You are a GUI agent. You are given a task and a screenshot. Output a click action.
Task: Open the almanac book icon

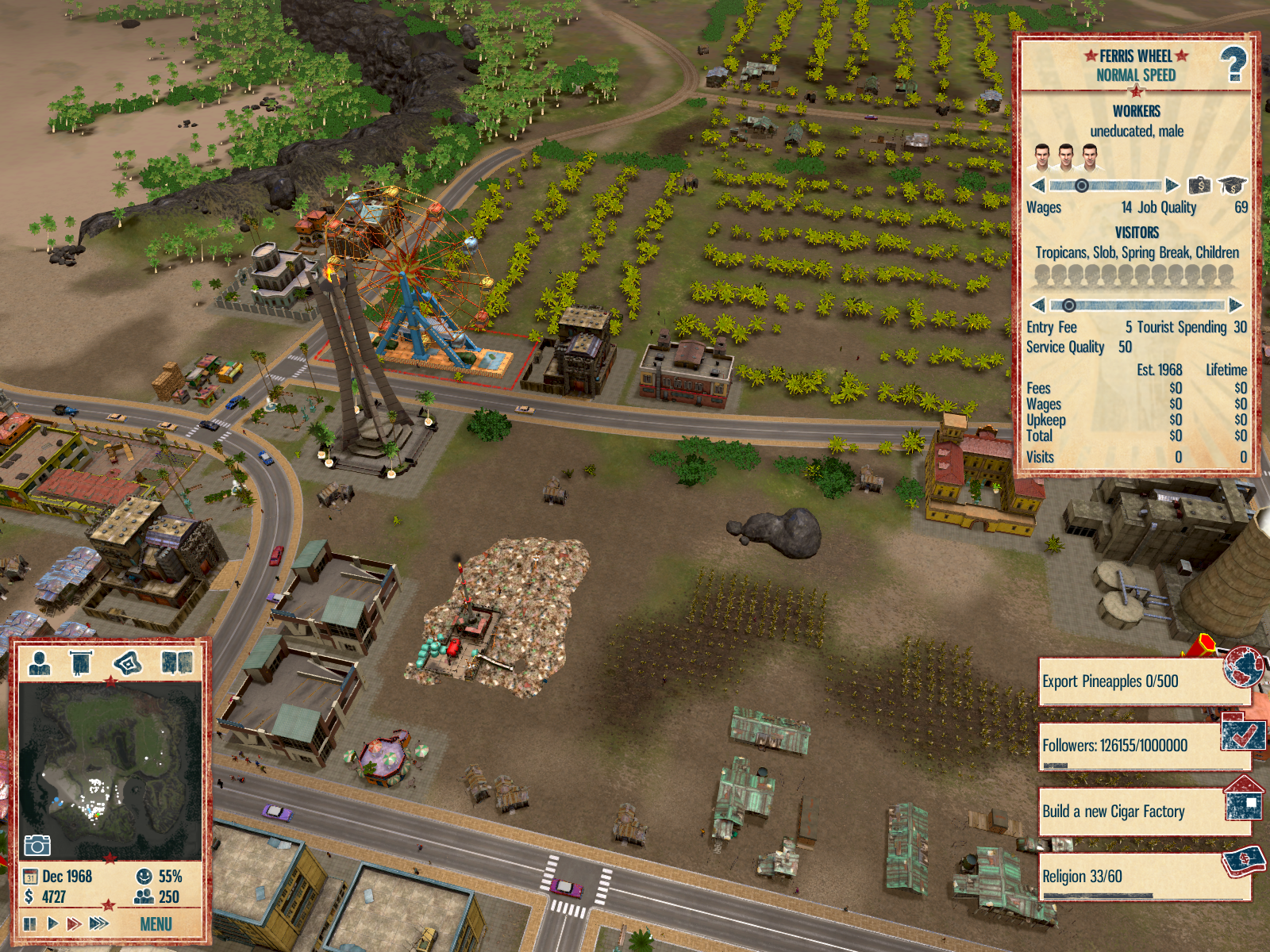176,662
